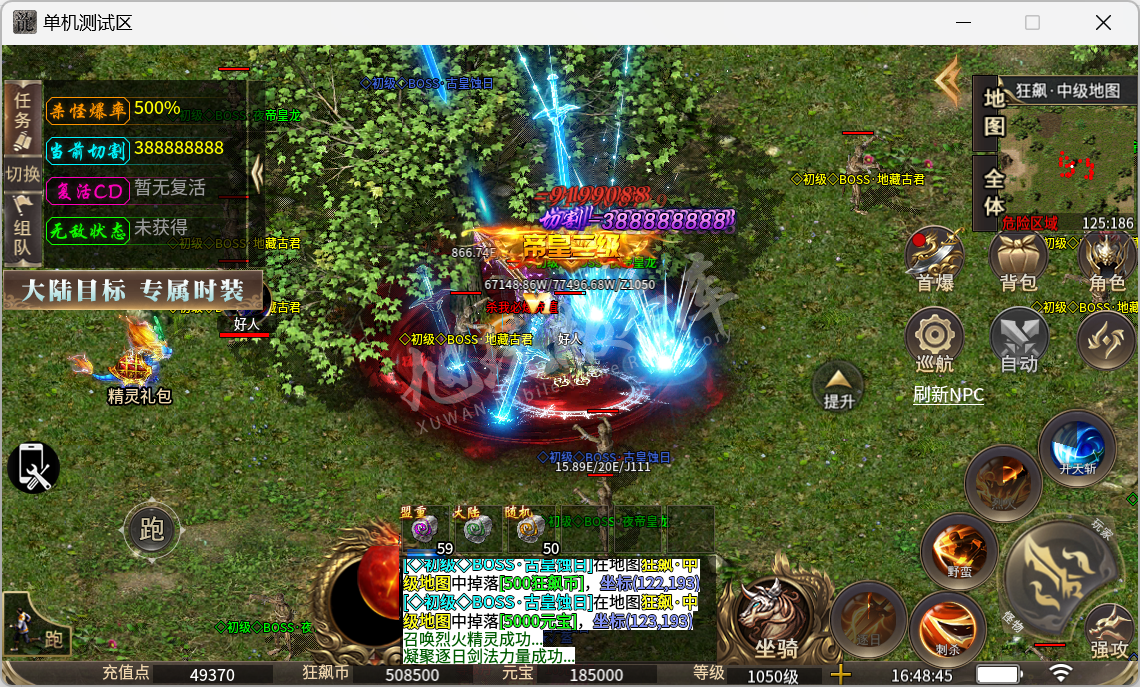Click the 刷新NPC link

948,395
